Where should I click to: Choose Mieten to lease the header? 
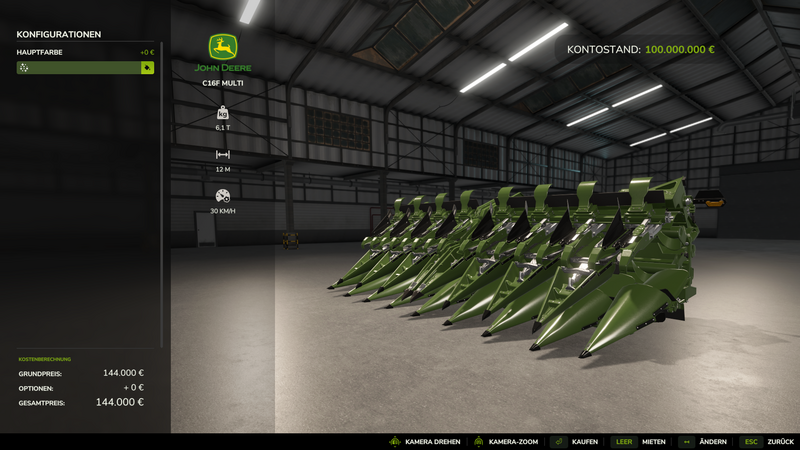coord(639,441)
